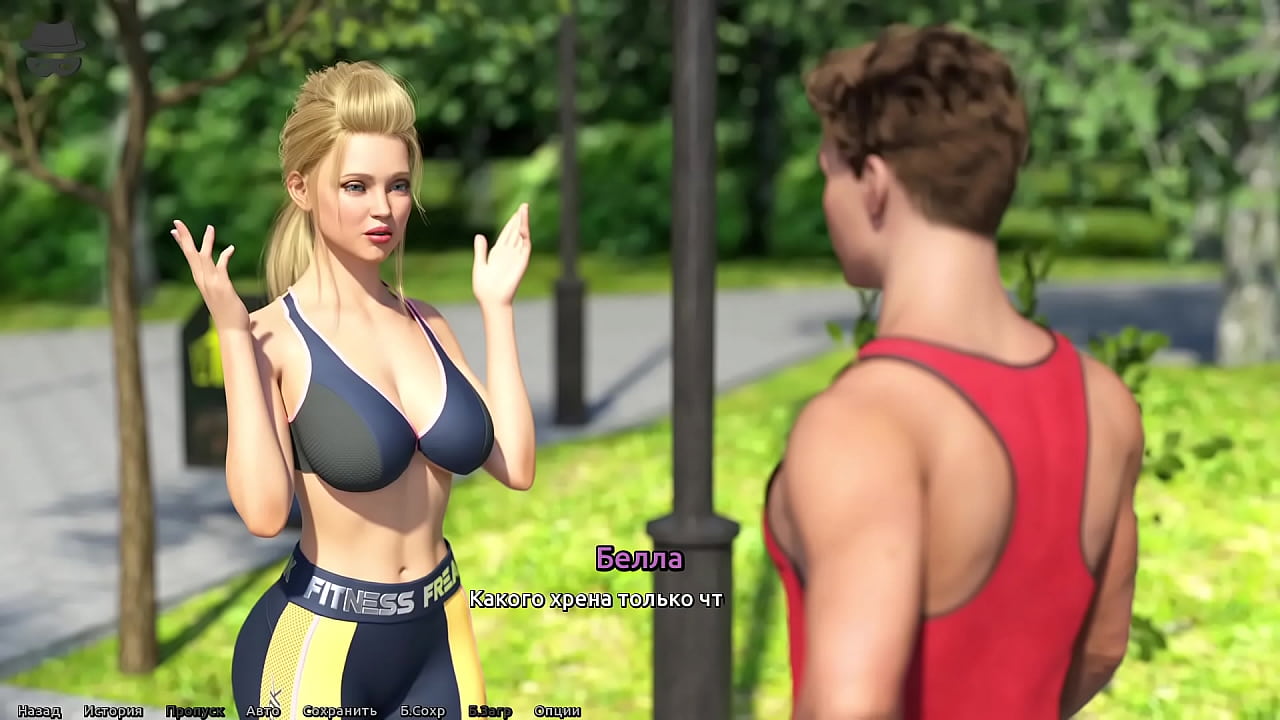Toggle Пропуск to skip dialogue
Screen dimensions: 1280x720
click(x=195, y=711)
